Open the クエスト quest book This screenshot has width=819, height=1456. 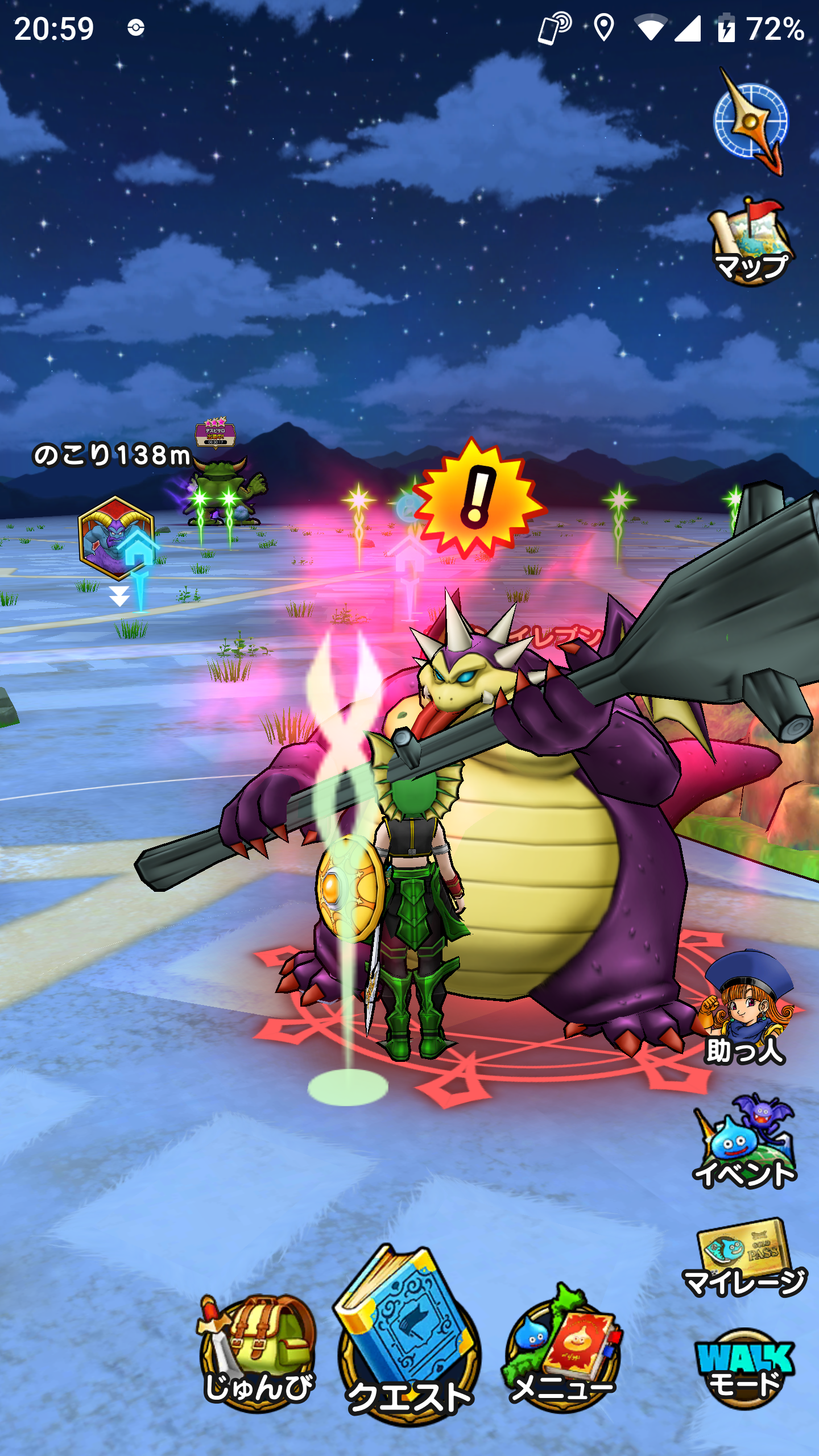pyautogui.click(x=408, y=1337)
